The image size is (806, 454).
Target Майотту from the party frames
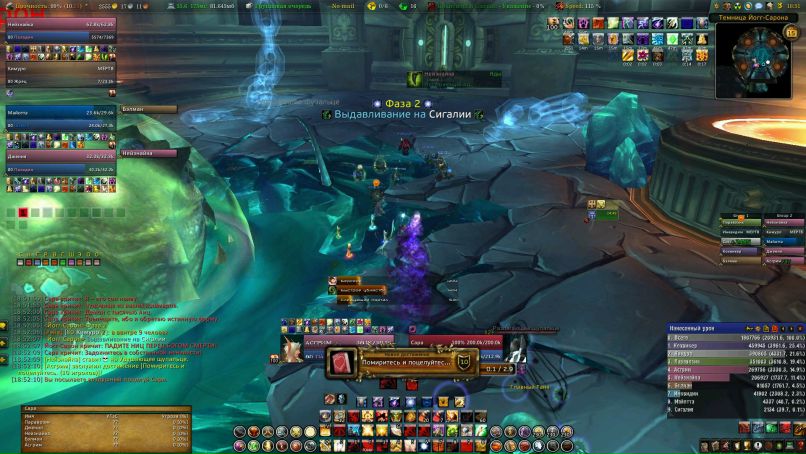[x=60, y=113]
